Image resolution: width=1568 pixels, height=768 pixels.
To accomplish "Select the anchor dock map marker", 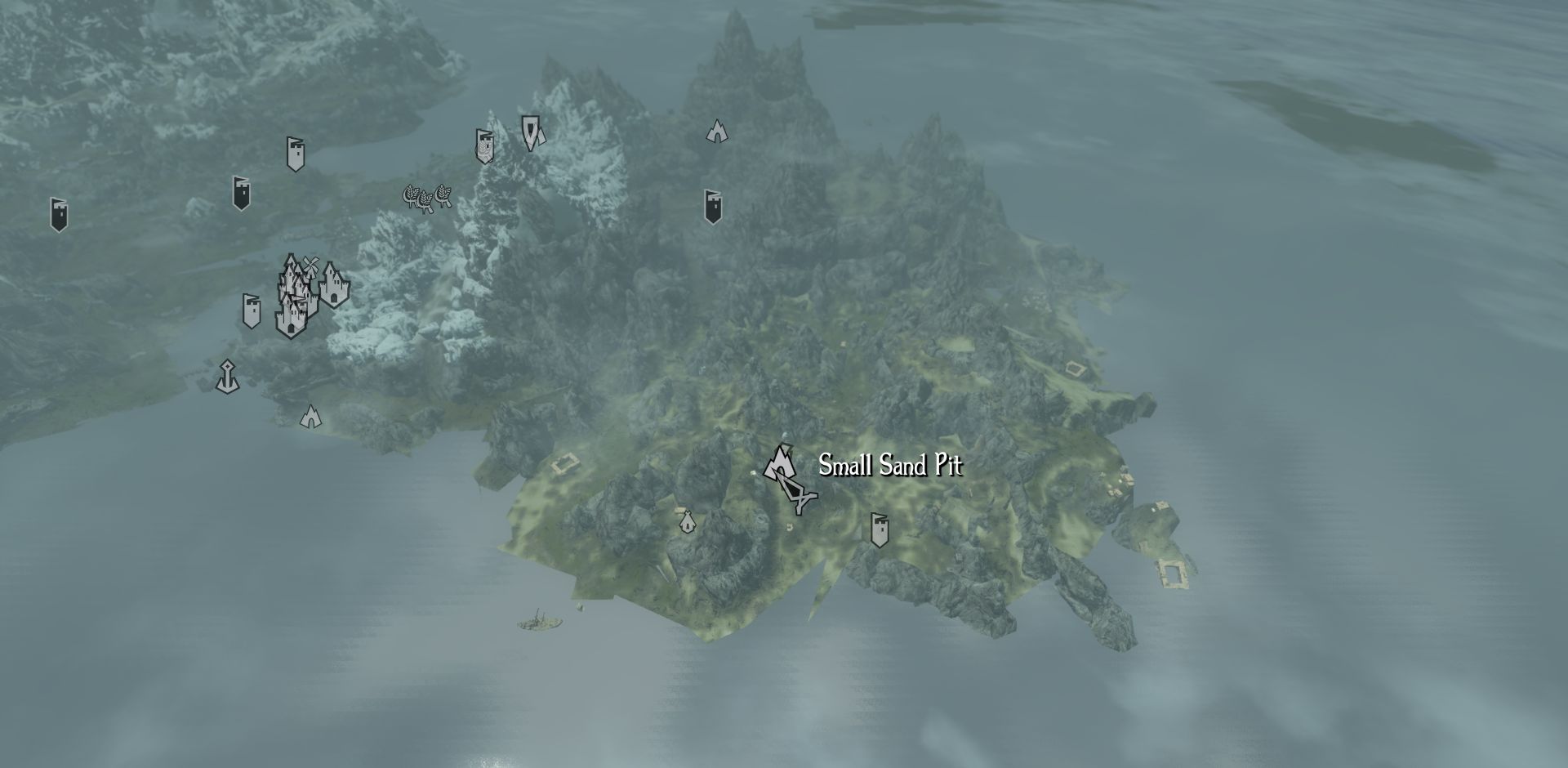I will pos(227,377).
